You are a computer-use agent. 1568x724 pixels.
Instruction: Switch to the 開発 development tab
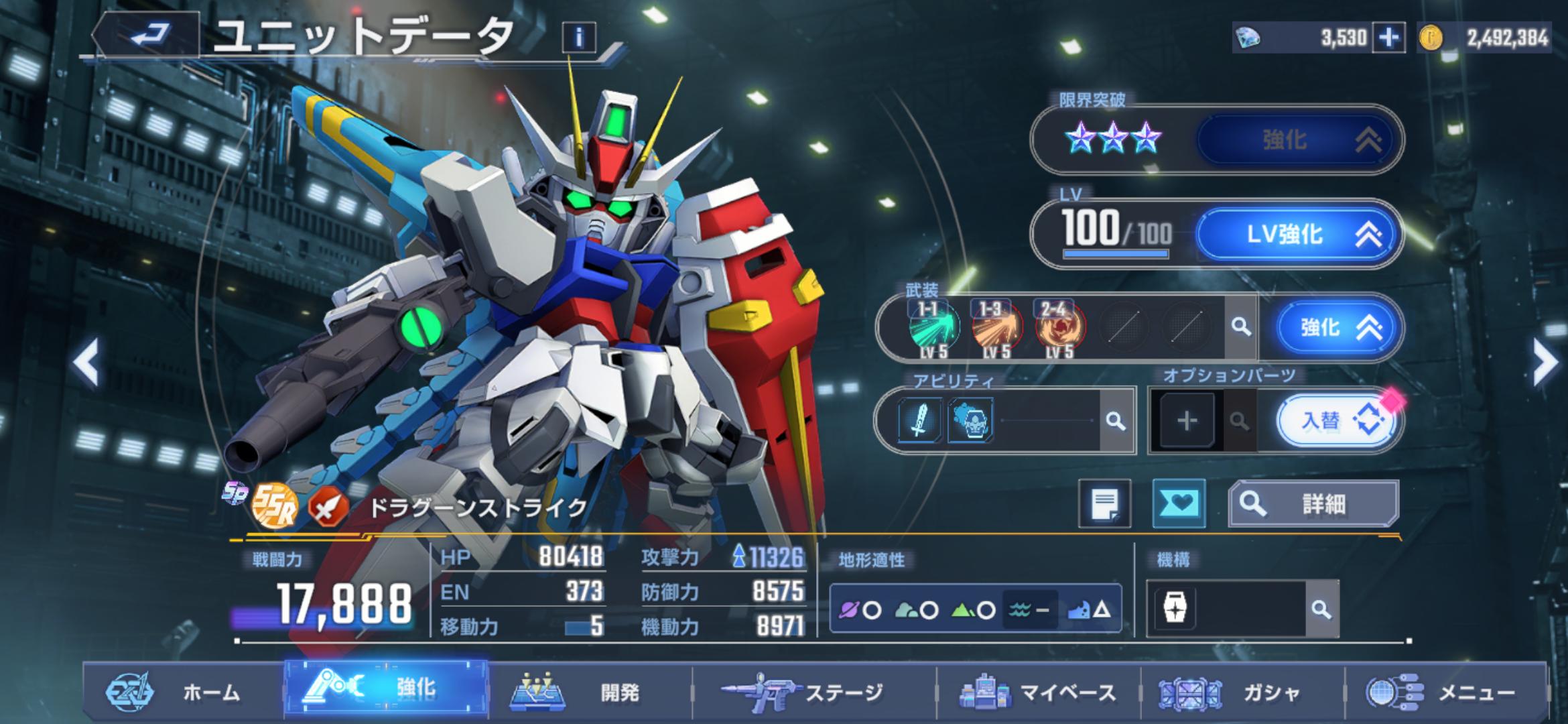588,692
